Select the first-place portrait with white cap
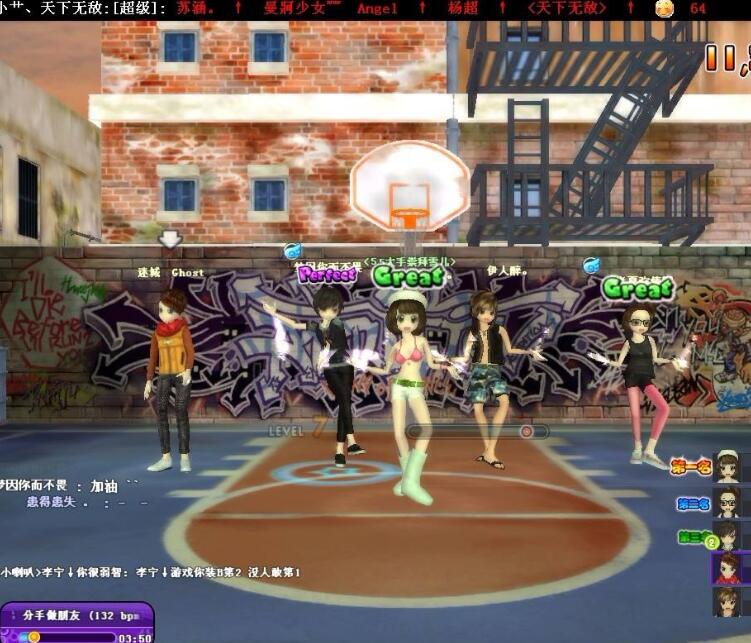The width and height of the screenshot is (751, 643). (727, 468)
